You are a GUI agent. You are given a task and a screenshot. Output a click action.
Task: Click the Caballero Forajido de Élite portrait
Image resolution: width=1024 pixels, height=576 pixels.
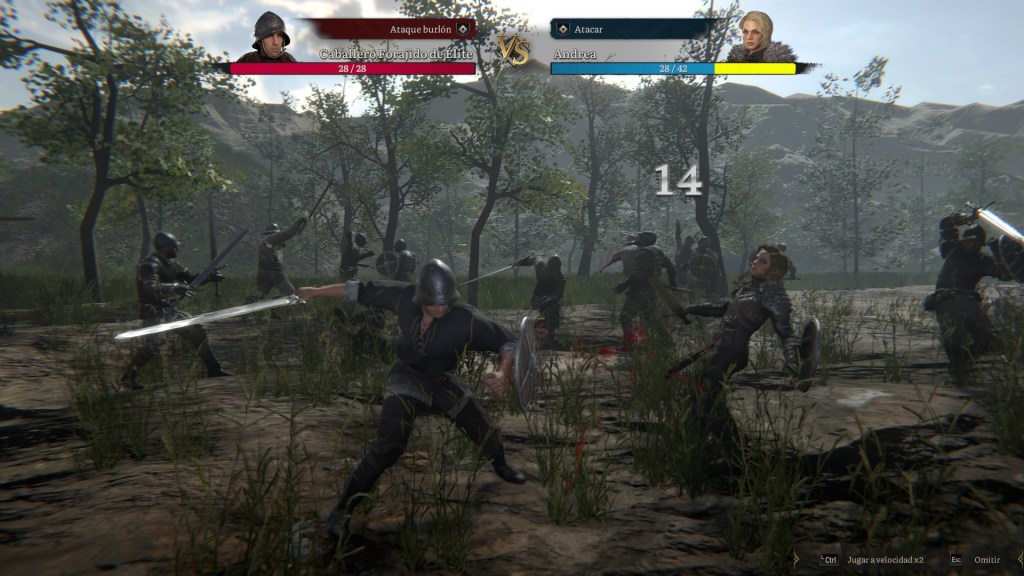[269, 38]
